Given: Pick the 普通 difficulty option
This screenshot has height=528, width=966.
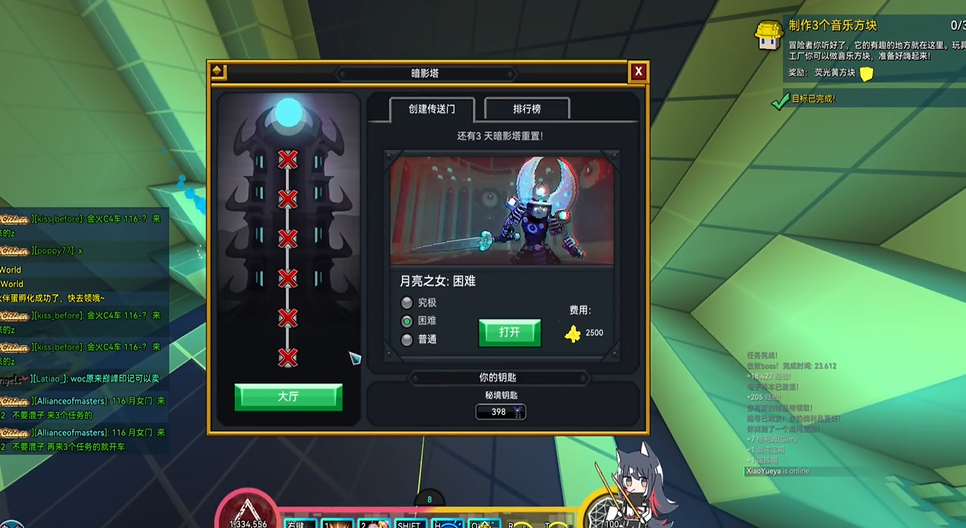Looking at the screenshot, I should pos(407,340).
